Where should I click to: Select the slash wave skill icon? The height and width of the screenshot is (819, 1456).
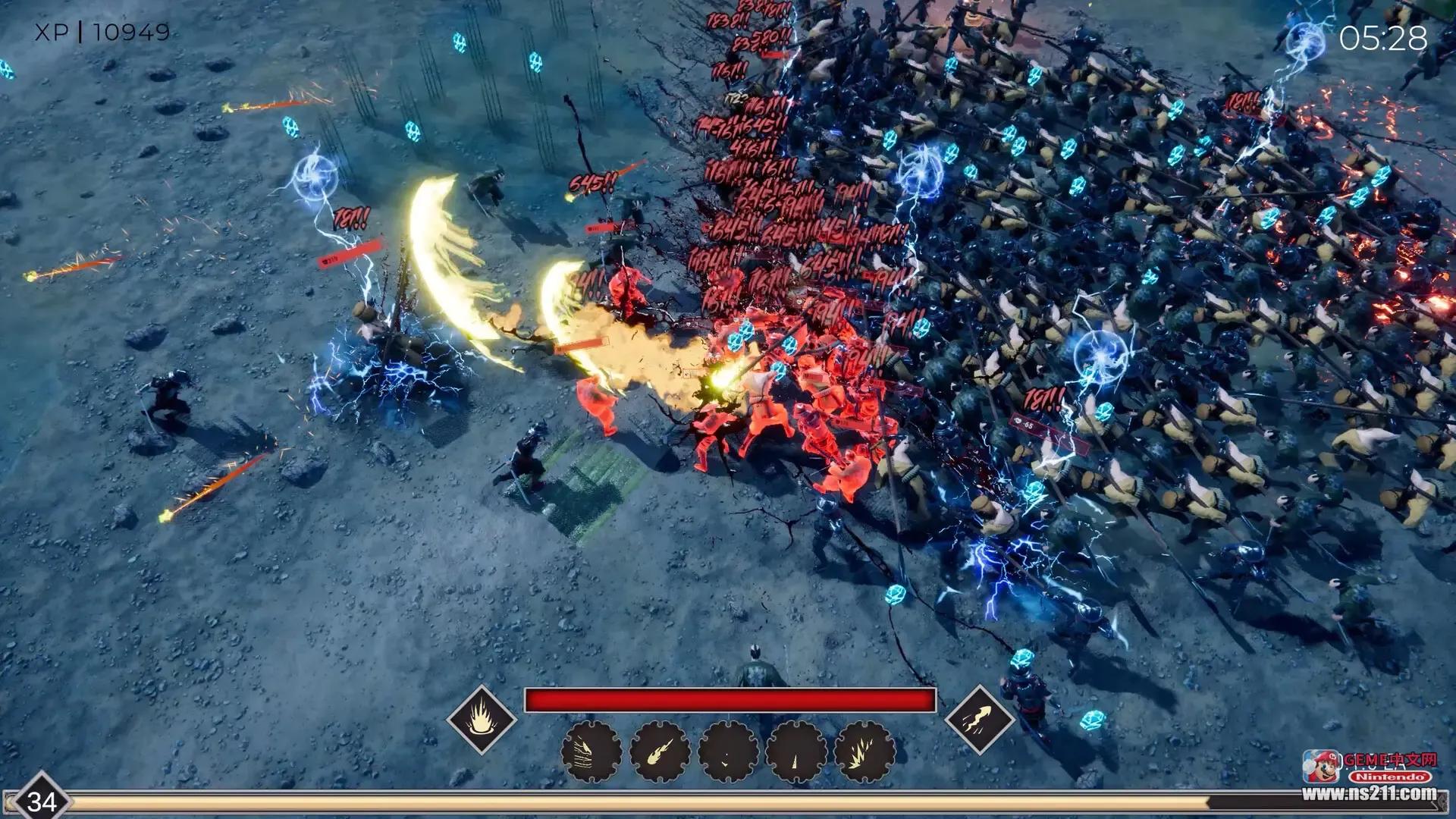click(591, 752)
